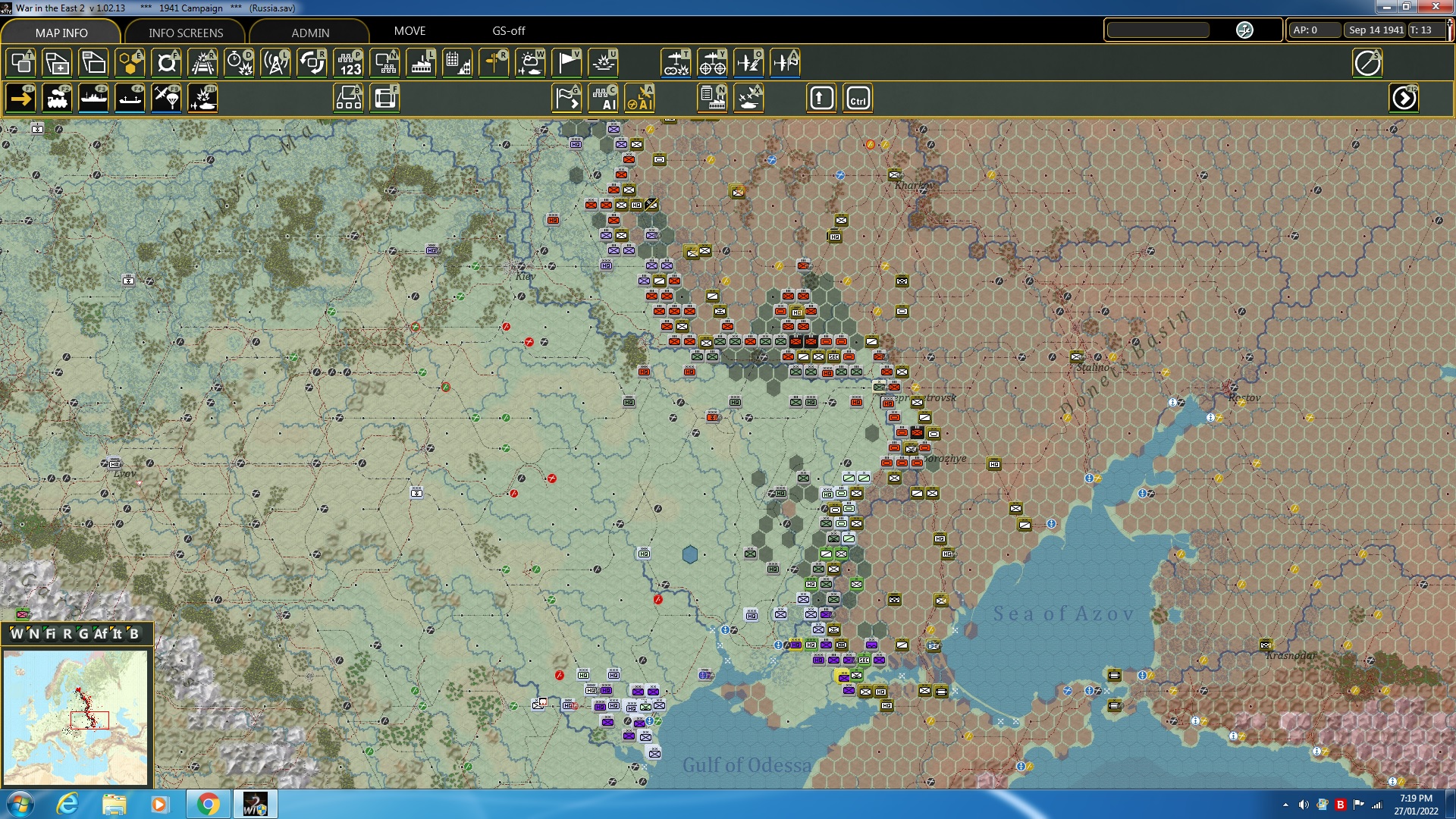The width and height of the screenshot is (1456, 819).
Task: Toggle rail damage display (railway R icon)
Action: click(x=202, y=63)
